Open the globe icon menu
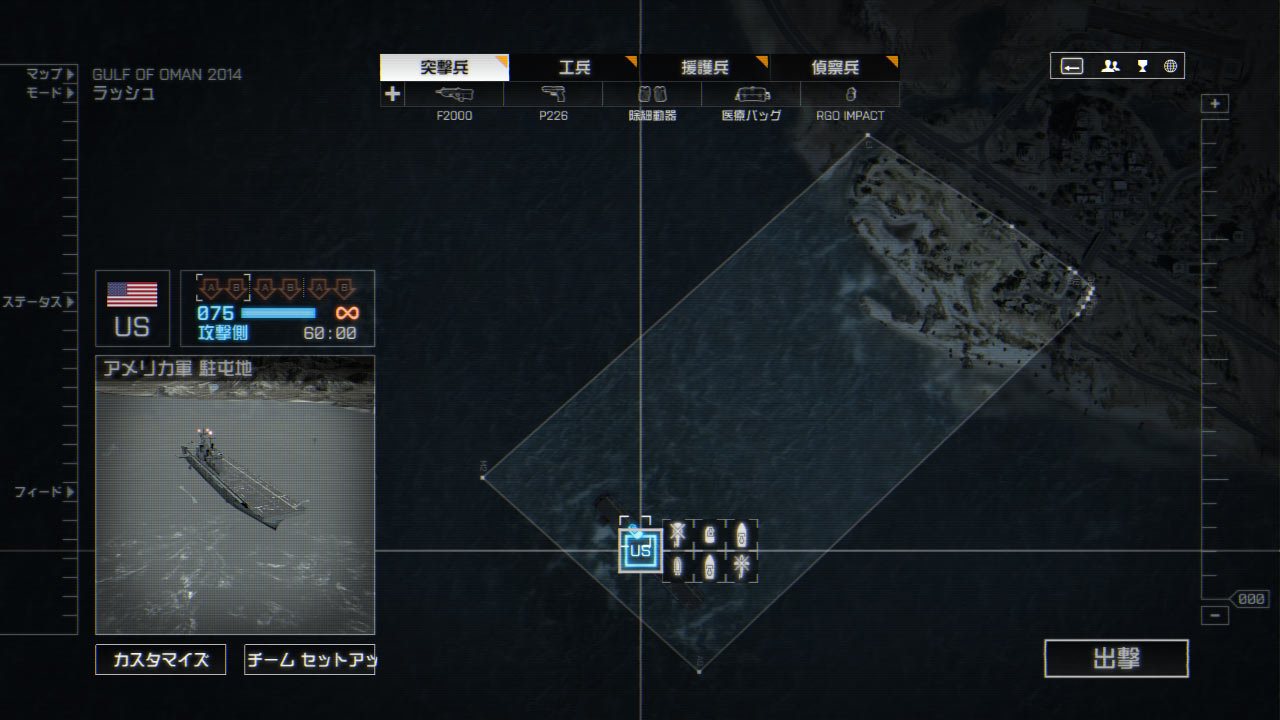This screenshot has height=720, width=1280. [1170, 67]
